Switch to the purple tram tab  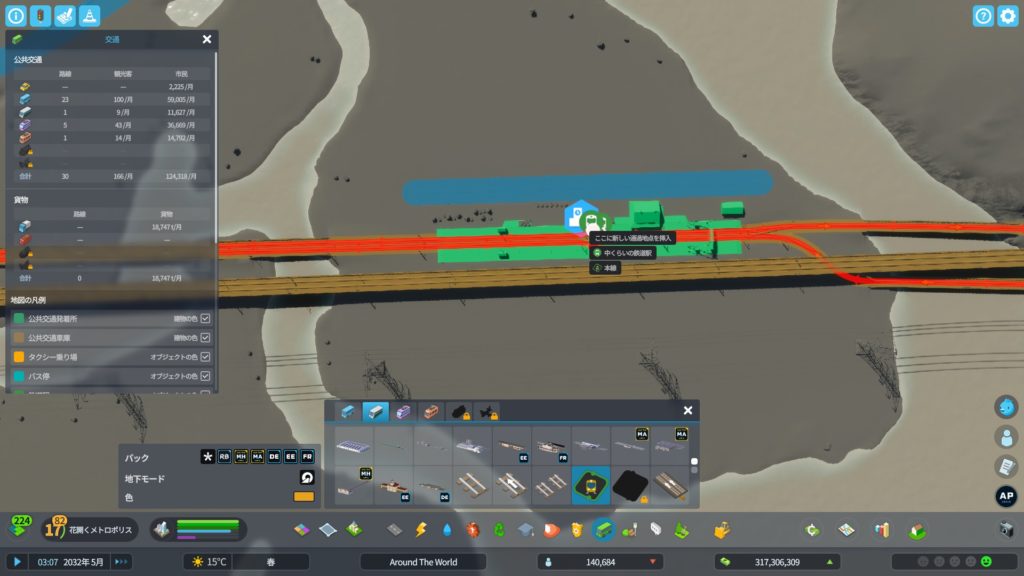point(402,411)
